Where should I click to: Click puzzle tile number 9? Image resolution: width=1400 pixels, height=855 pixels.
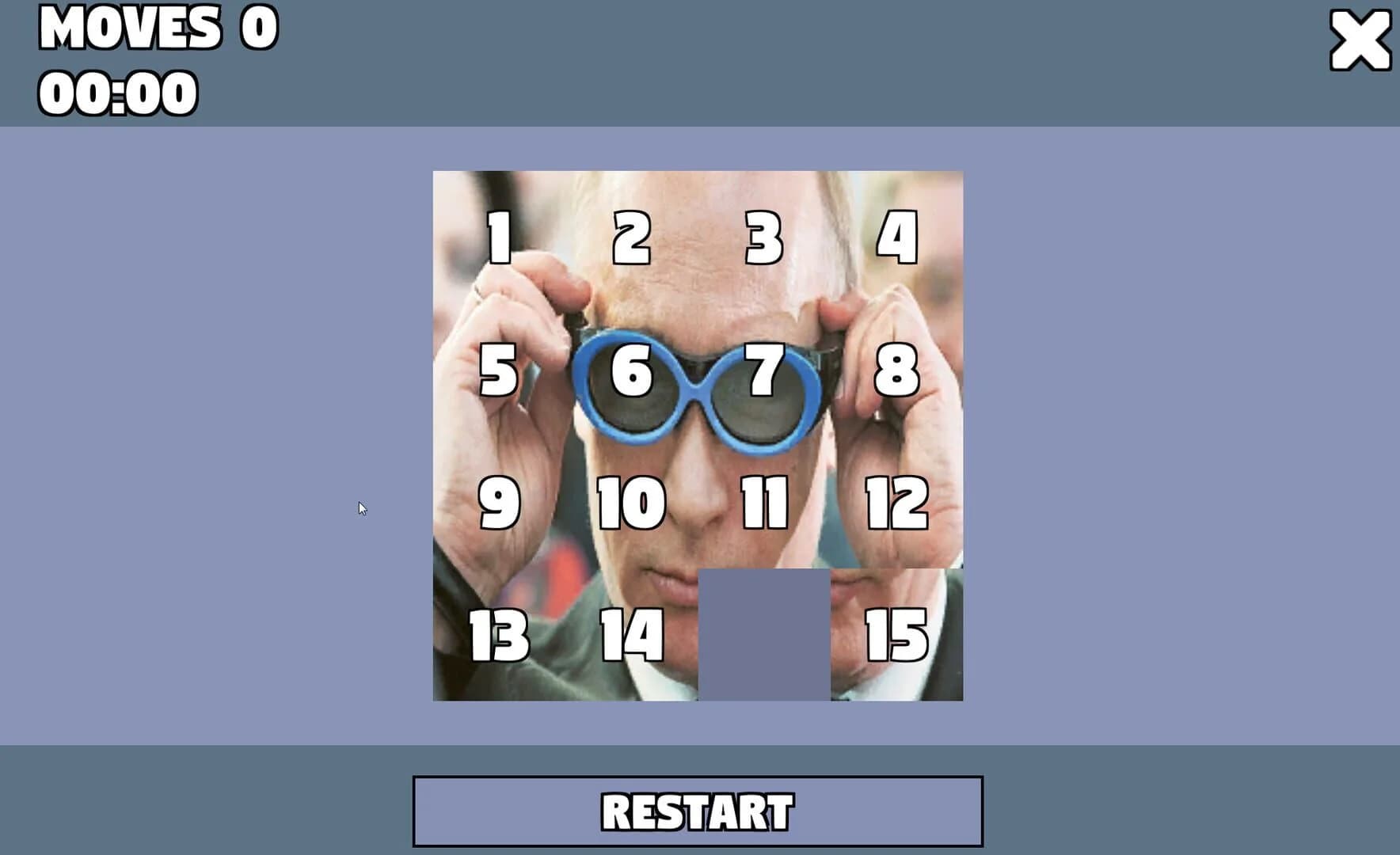(497, 503)
